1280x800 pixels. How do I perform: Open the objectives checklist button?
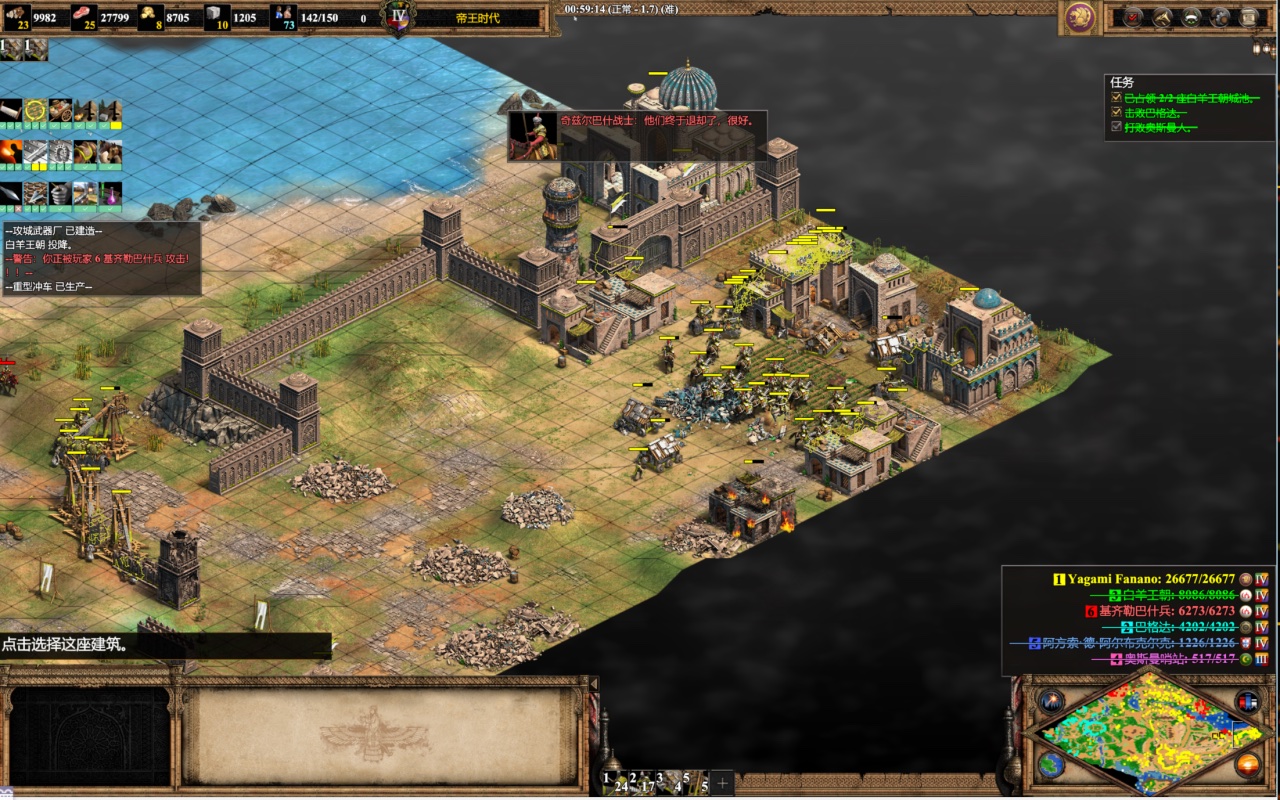(x=1132, y=17)
